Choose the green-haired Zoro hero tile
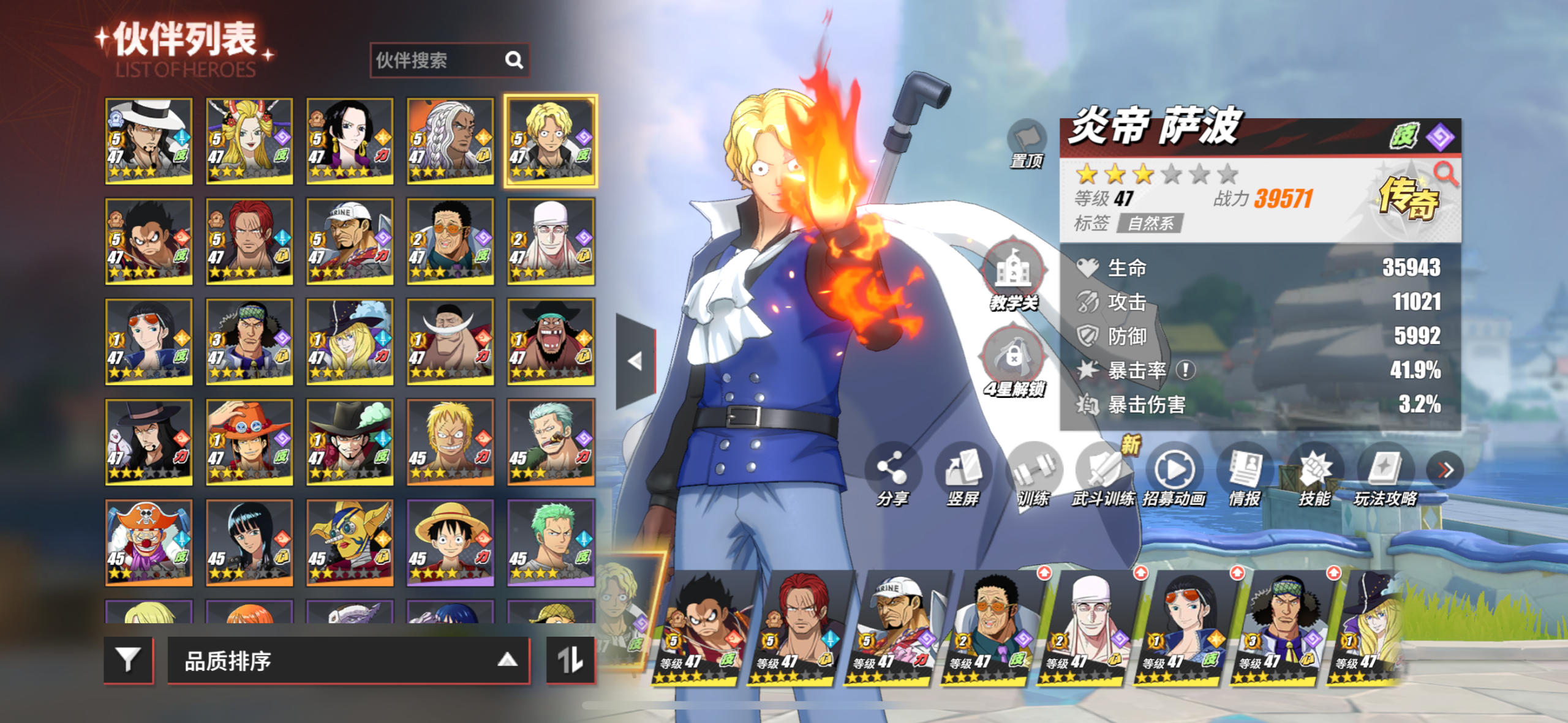Image resolution: width=1568 pixels, height=723 pixels. pyautogui.click(x=551, y=542)
